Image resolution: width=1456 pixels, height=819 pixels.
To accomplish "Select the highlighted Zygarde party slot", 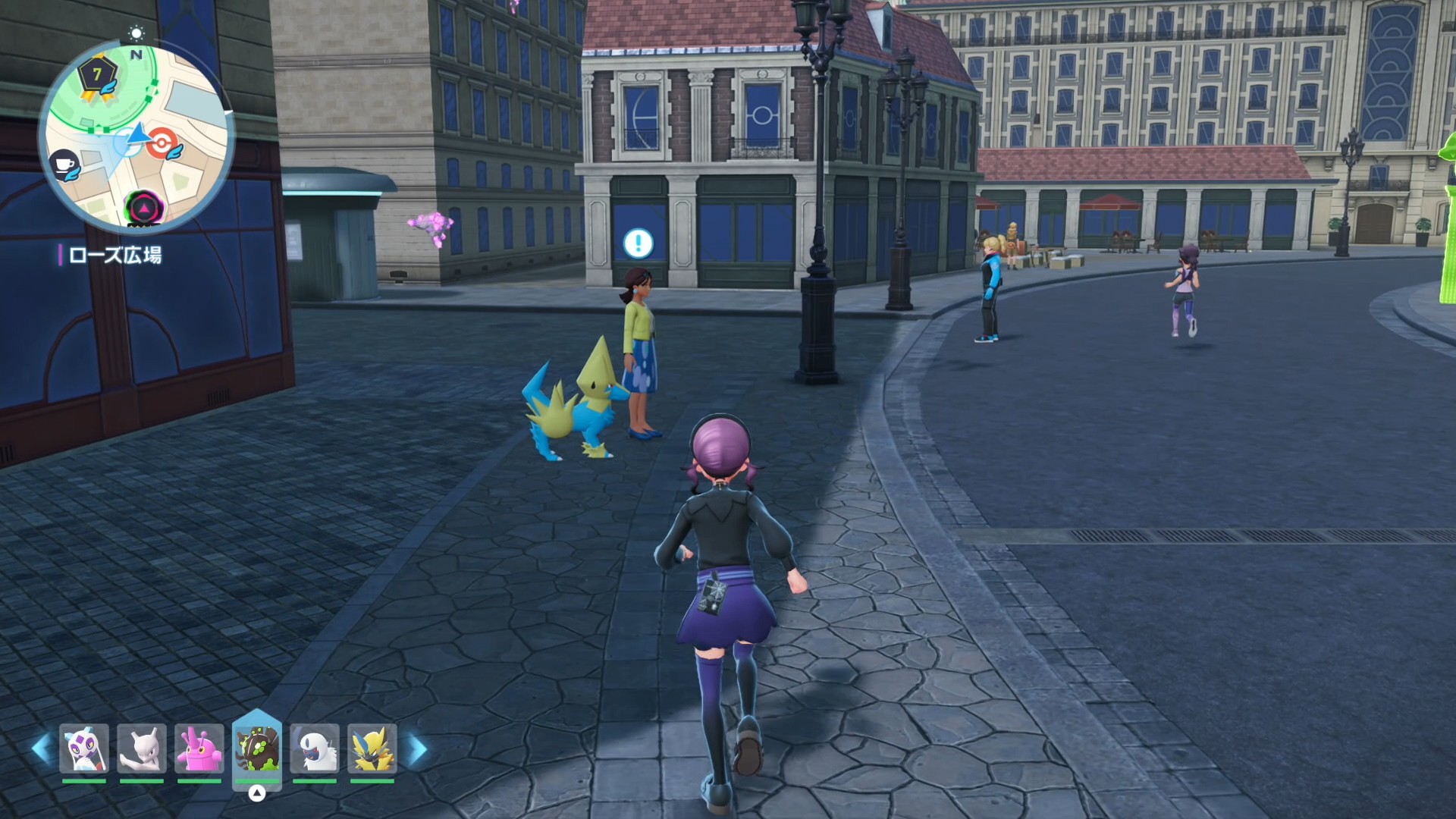I will point(257,748).
